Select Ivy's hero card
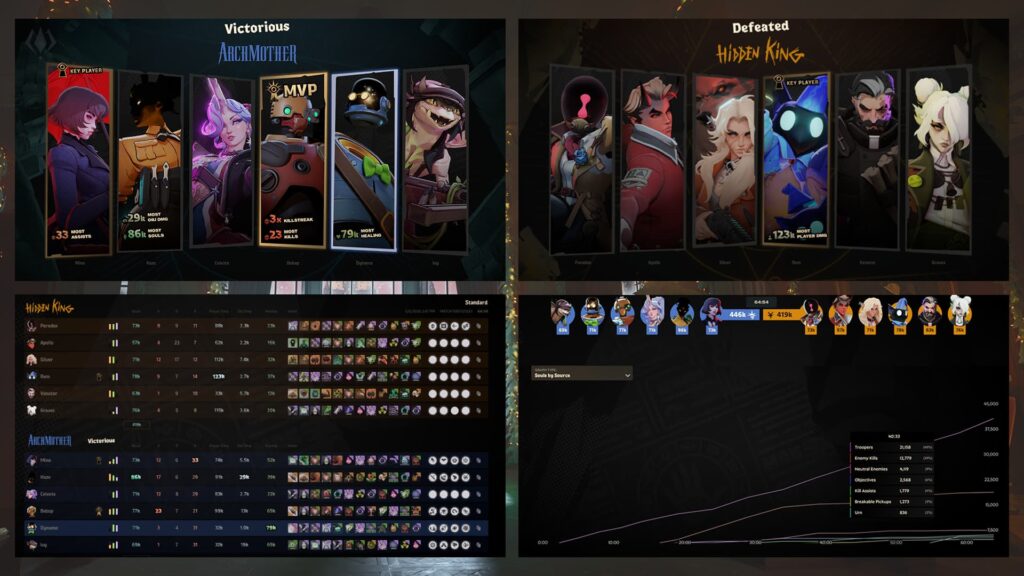The image size is (1024, 576). coord(435,159)
